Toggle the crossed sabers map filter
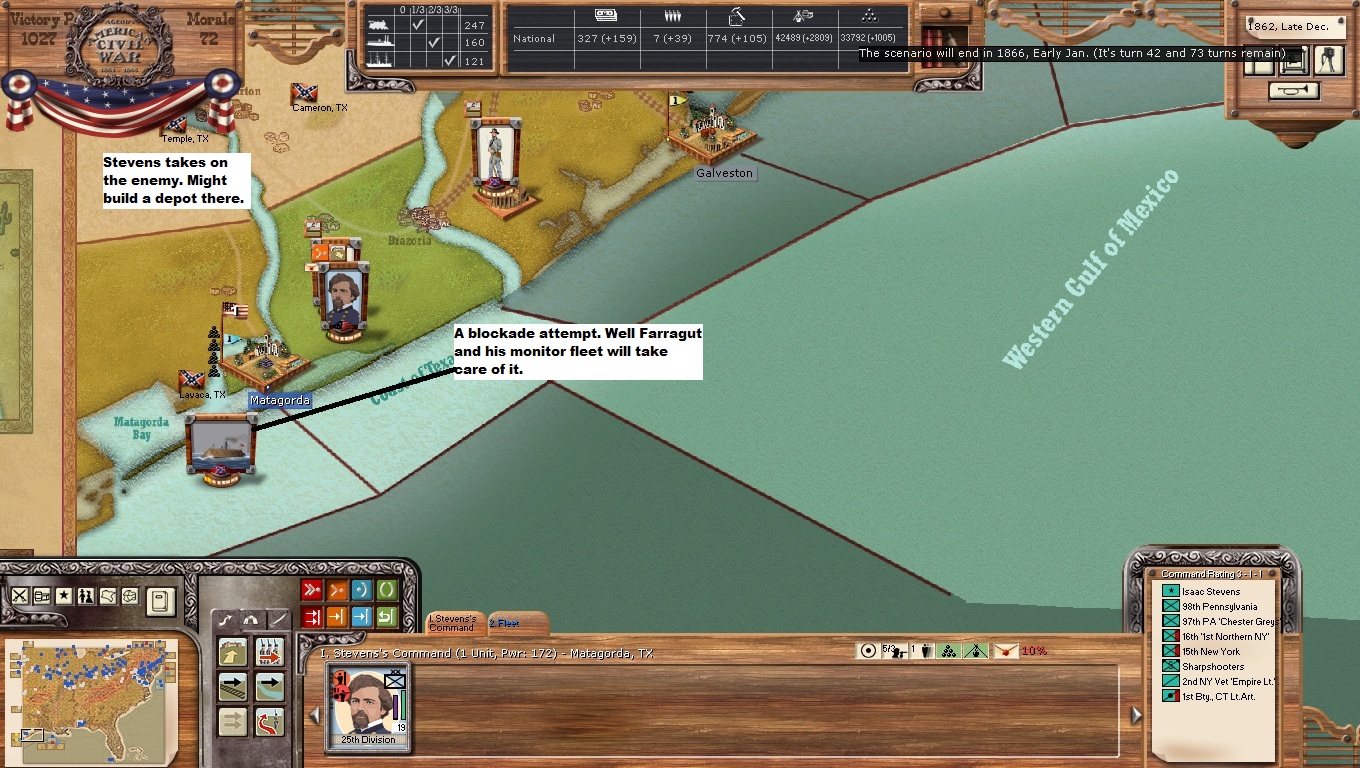 [20, 596]
